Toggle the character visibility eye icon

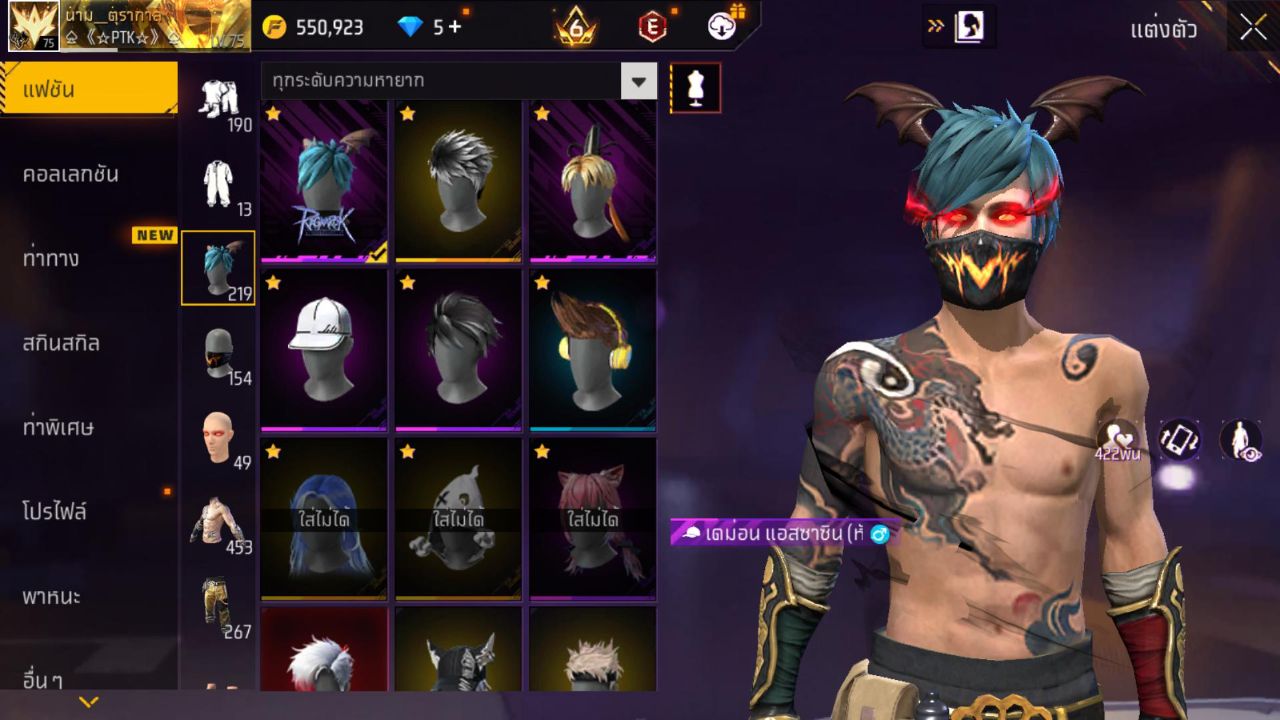pos(1240,440)
